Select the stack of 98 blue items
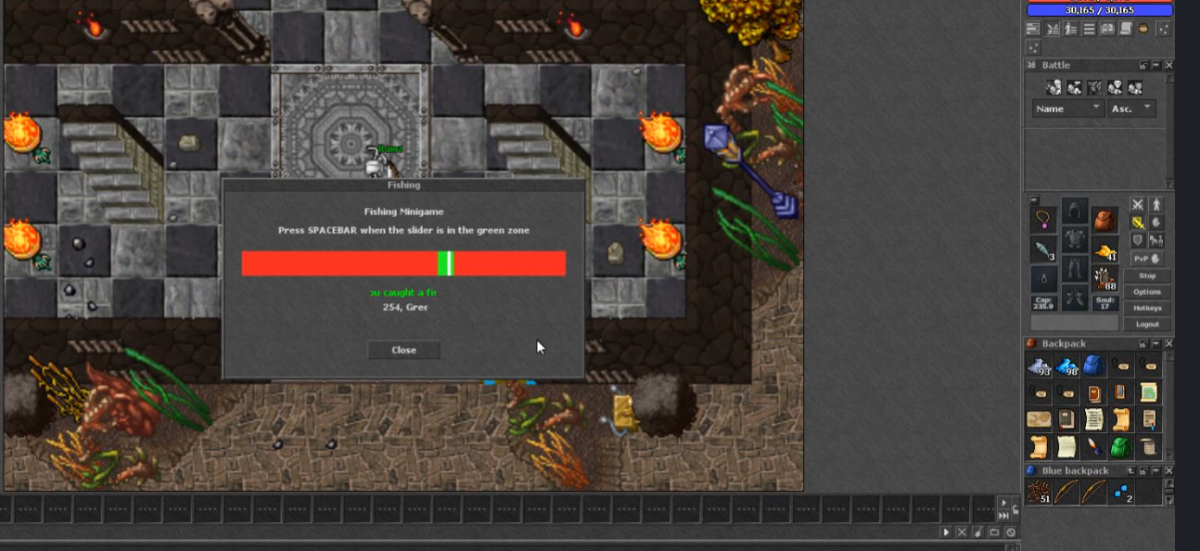The height and width of the screenshot is (551, 1200). click(x=1067, y=367)
